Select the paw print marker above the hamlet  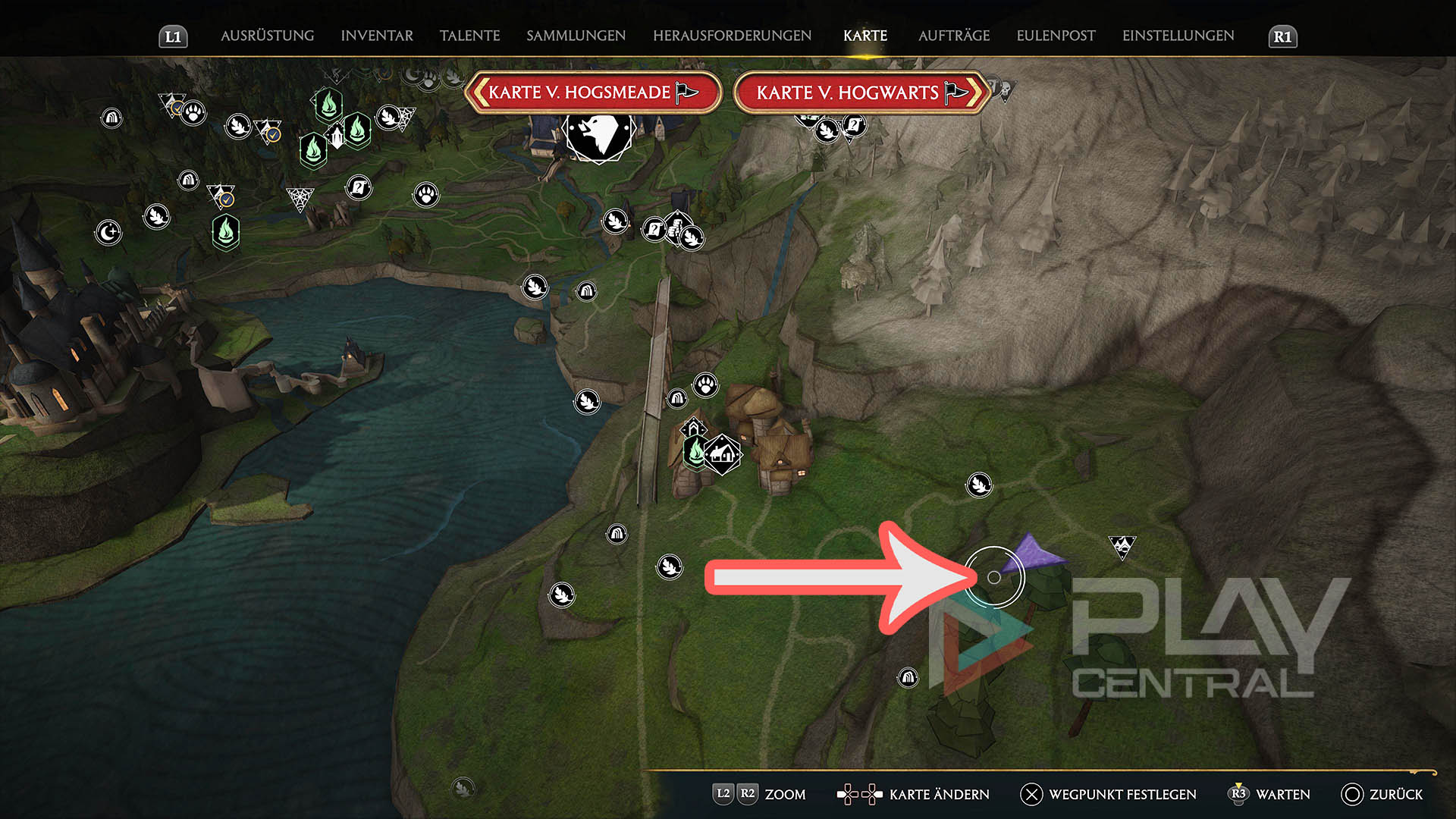point(706,384)
